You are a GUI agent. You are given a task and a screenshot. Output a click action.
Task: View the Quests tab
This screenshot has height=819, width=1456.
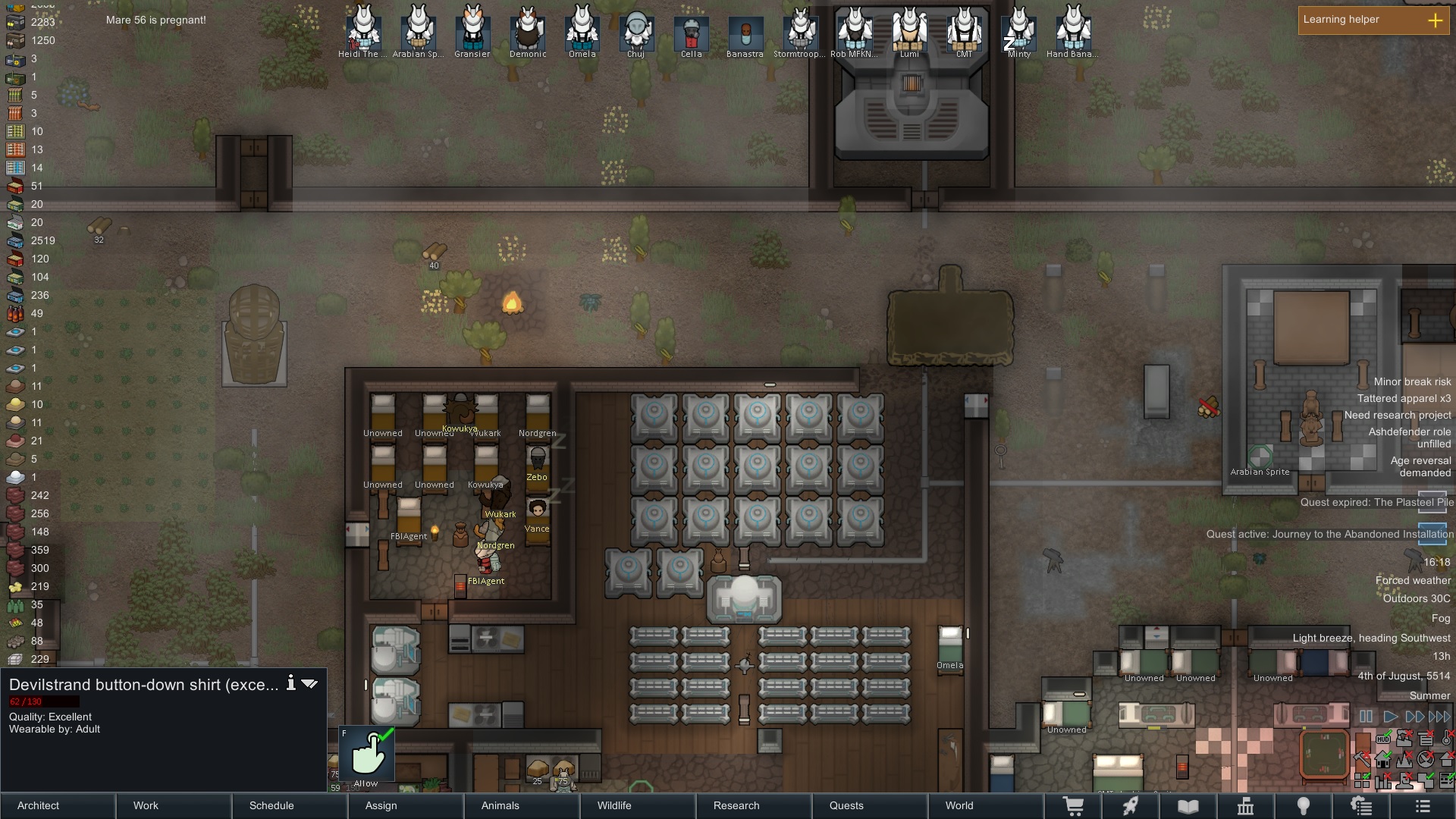[870, 805]
